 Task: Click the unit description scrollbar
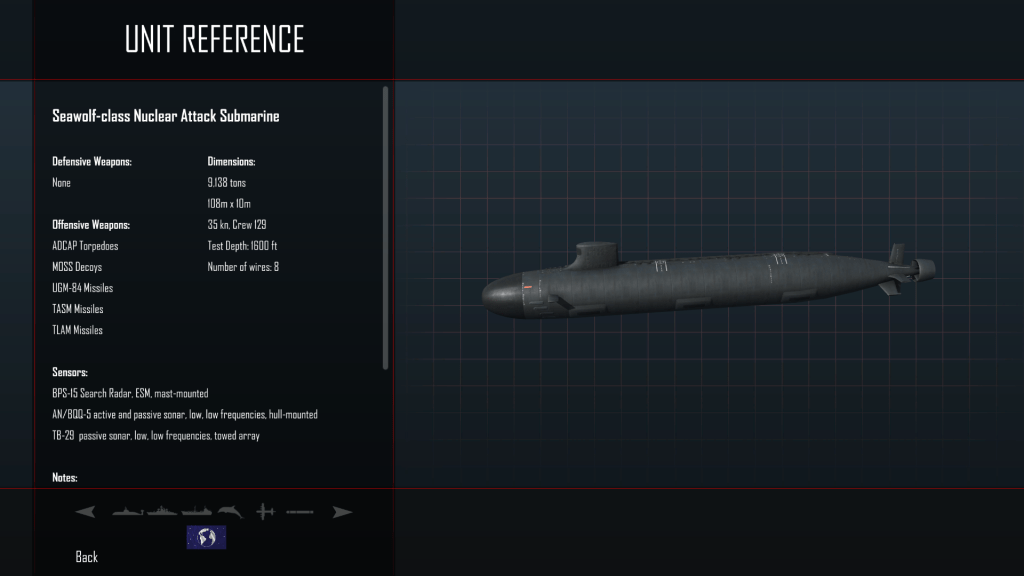coord(386,228)
